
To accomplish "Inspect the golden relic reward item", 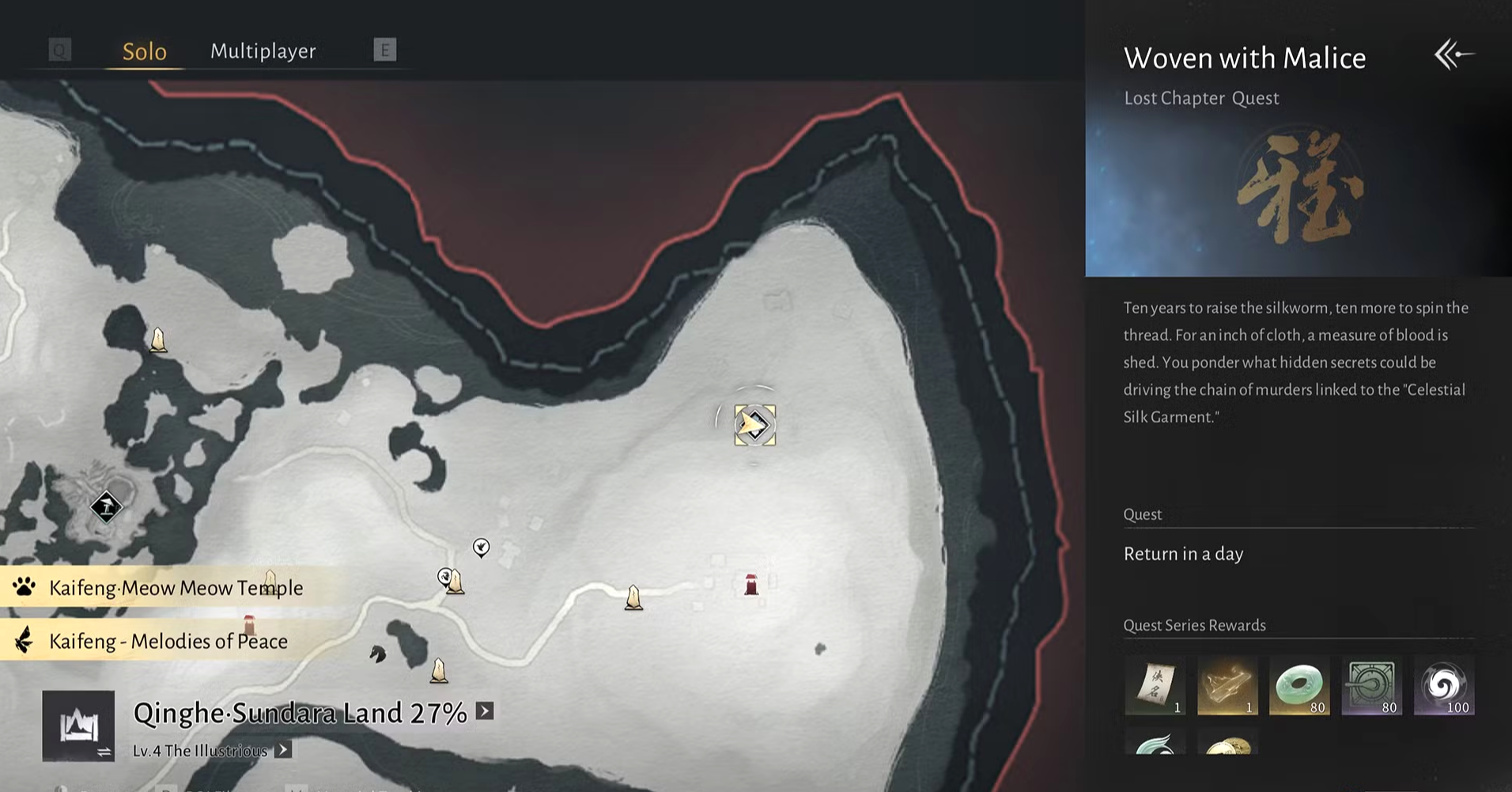I will coord(1227,685).
